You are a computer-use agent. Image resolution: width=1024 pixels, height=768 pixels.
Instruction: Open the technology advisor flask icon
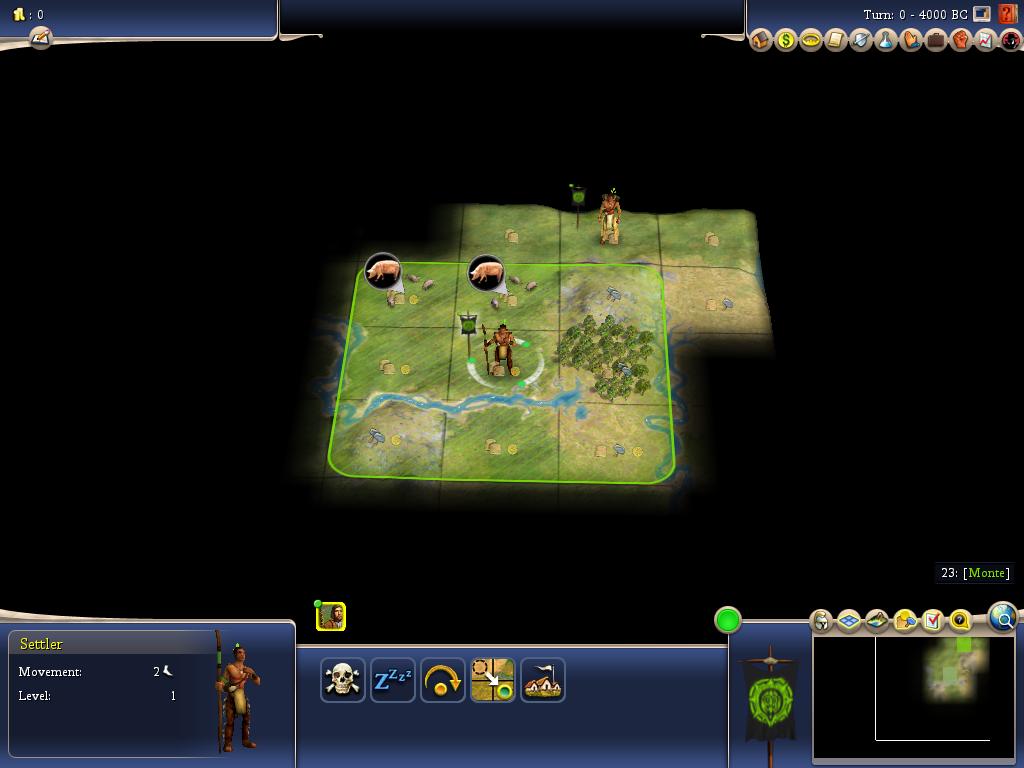tap(885, 41)
